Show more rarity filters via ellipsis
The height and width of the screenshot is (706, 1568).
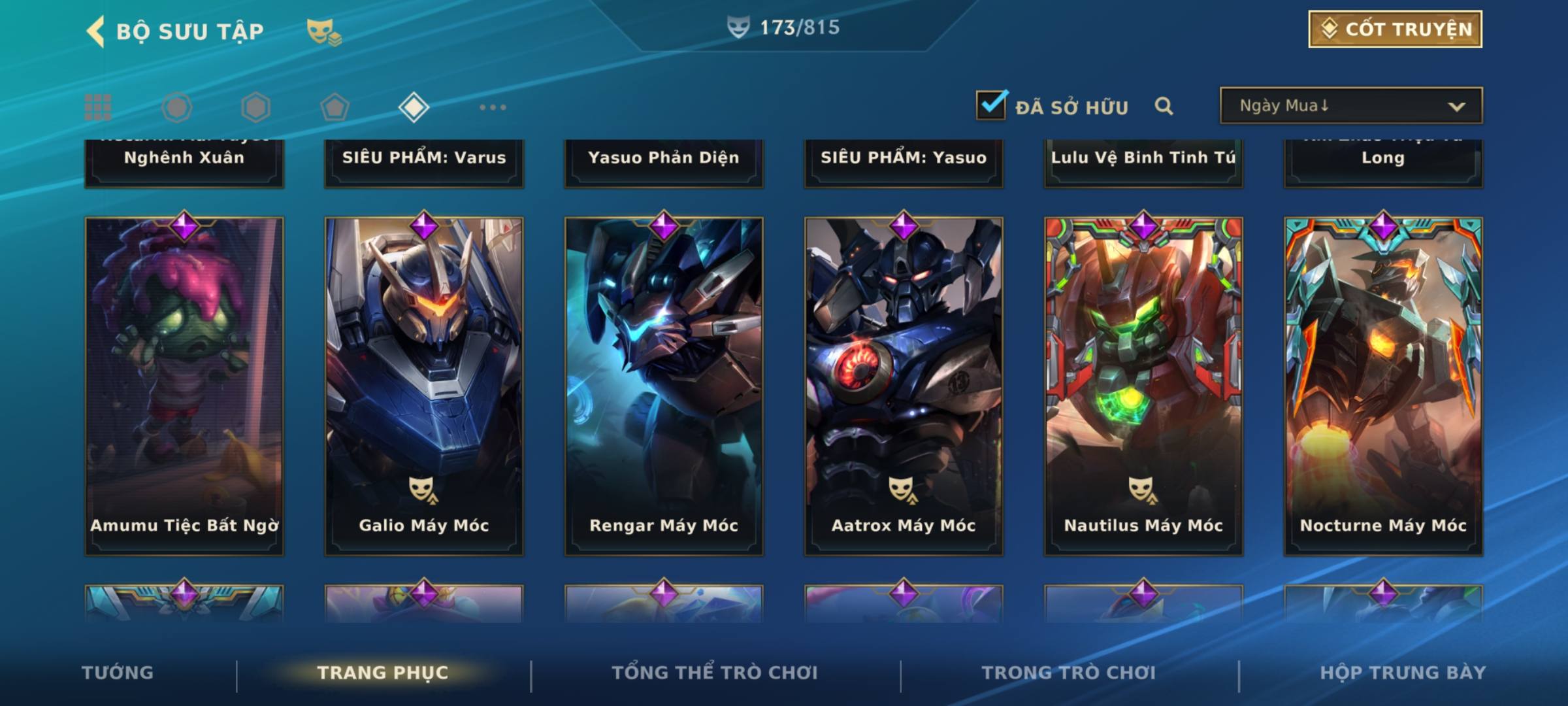(493, 107)
